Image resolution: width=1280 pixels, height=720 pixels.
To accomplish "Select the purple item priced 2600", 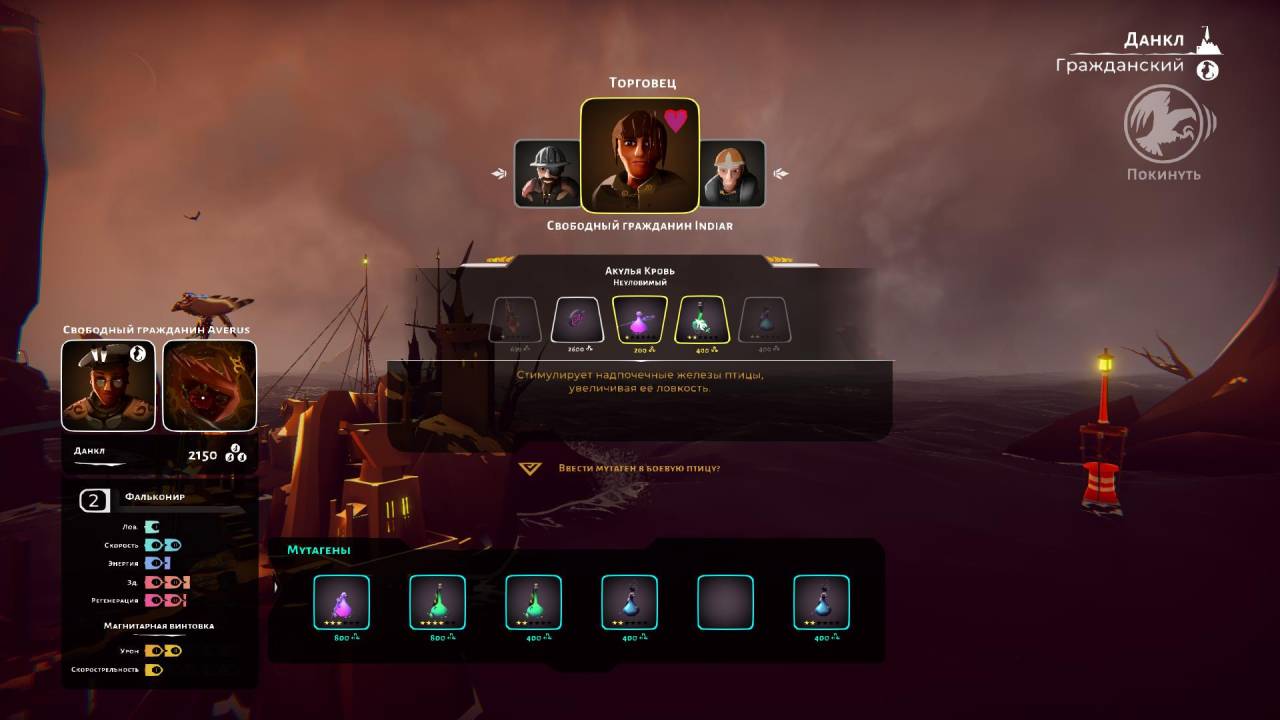I will (x=577, y=320).
